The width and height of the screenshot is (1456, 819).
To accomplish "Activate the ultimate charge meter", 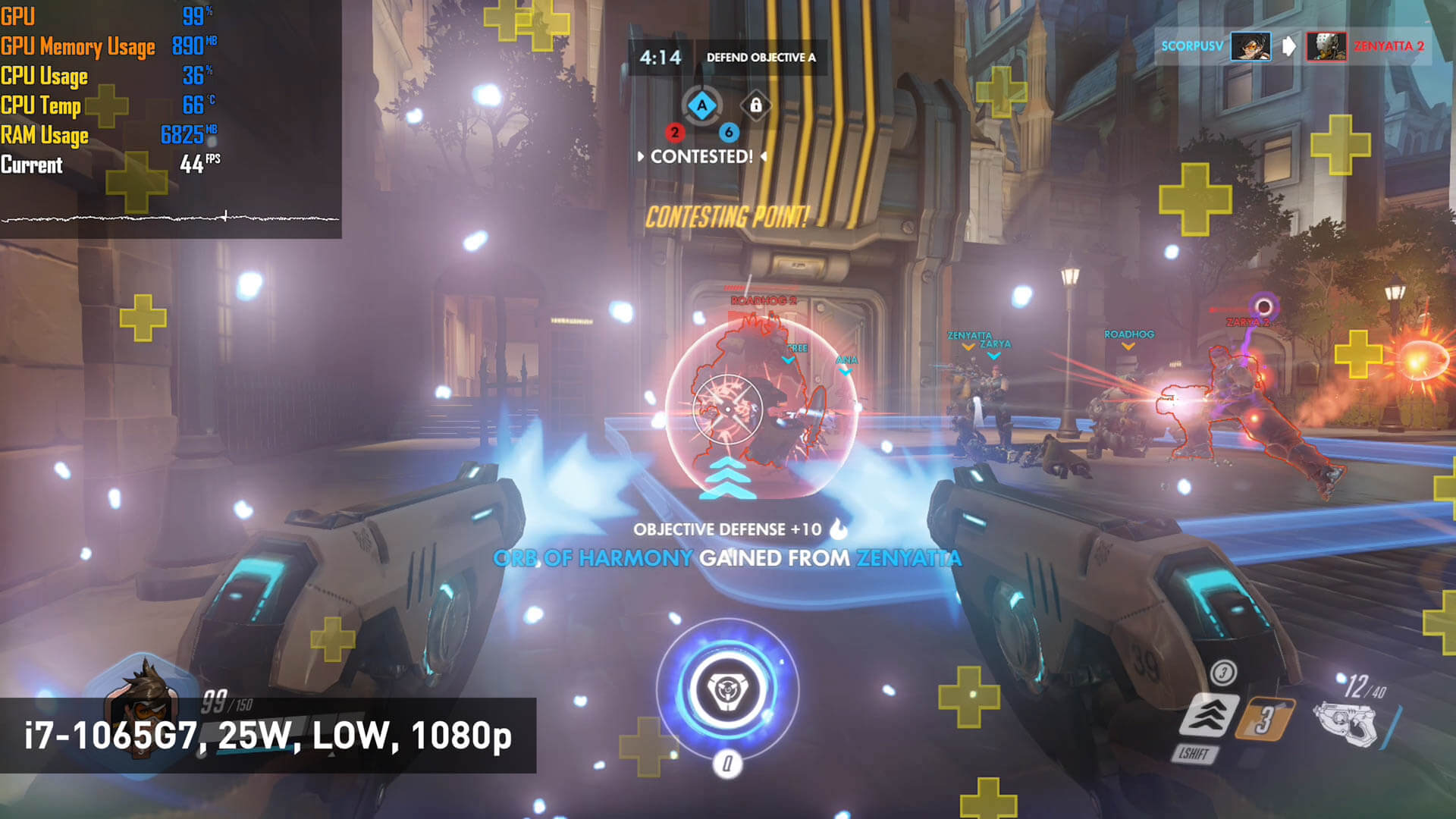I will [x=727, y=689].
